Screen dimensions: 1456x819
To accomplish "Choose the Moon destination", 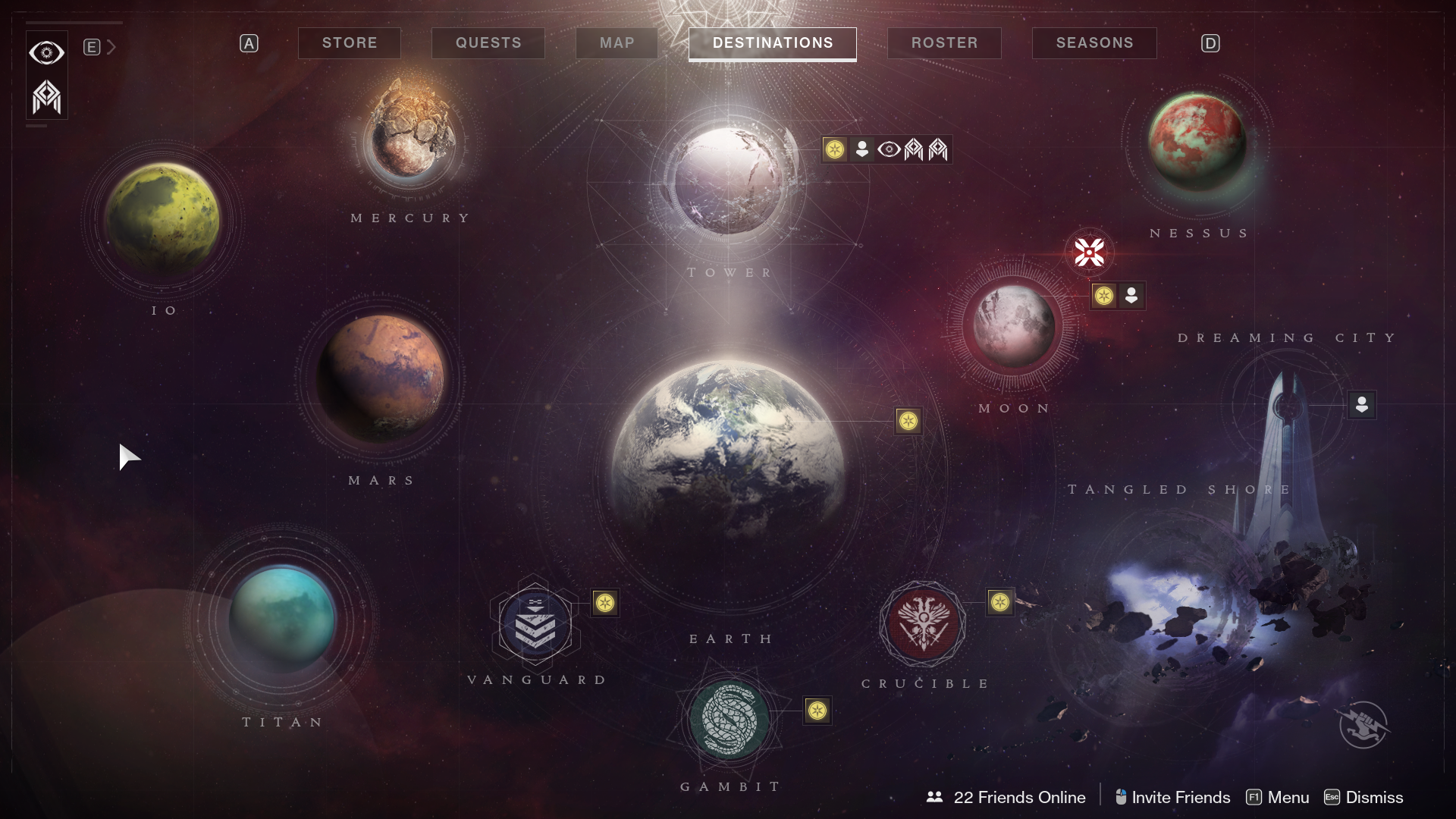I will [1013, 325].
